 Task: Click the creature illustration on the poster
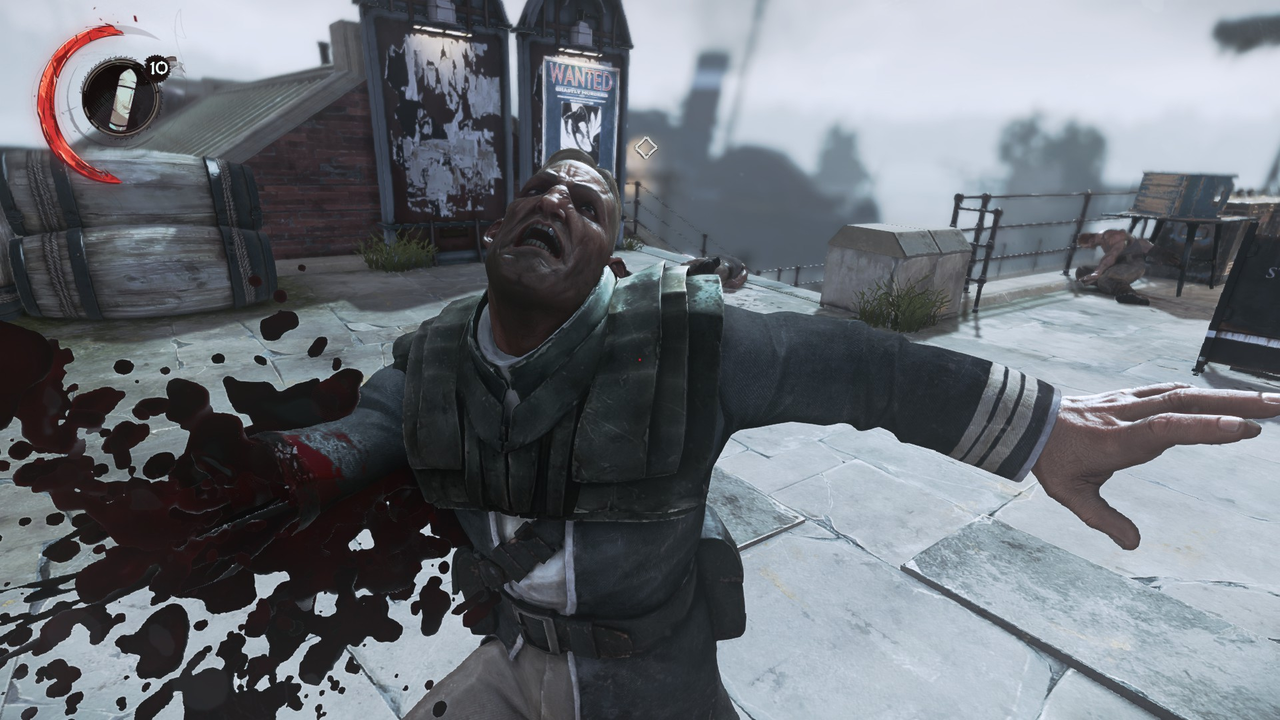pos(578,125)
